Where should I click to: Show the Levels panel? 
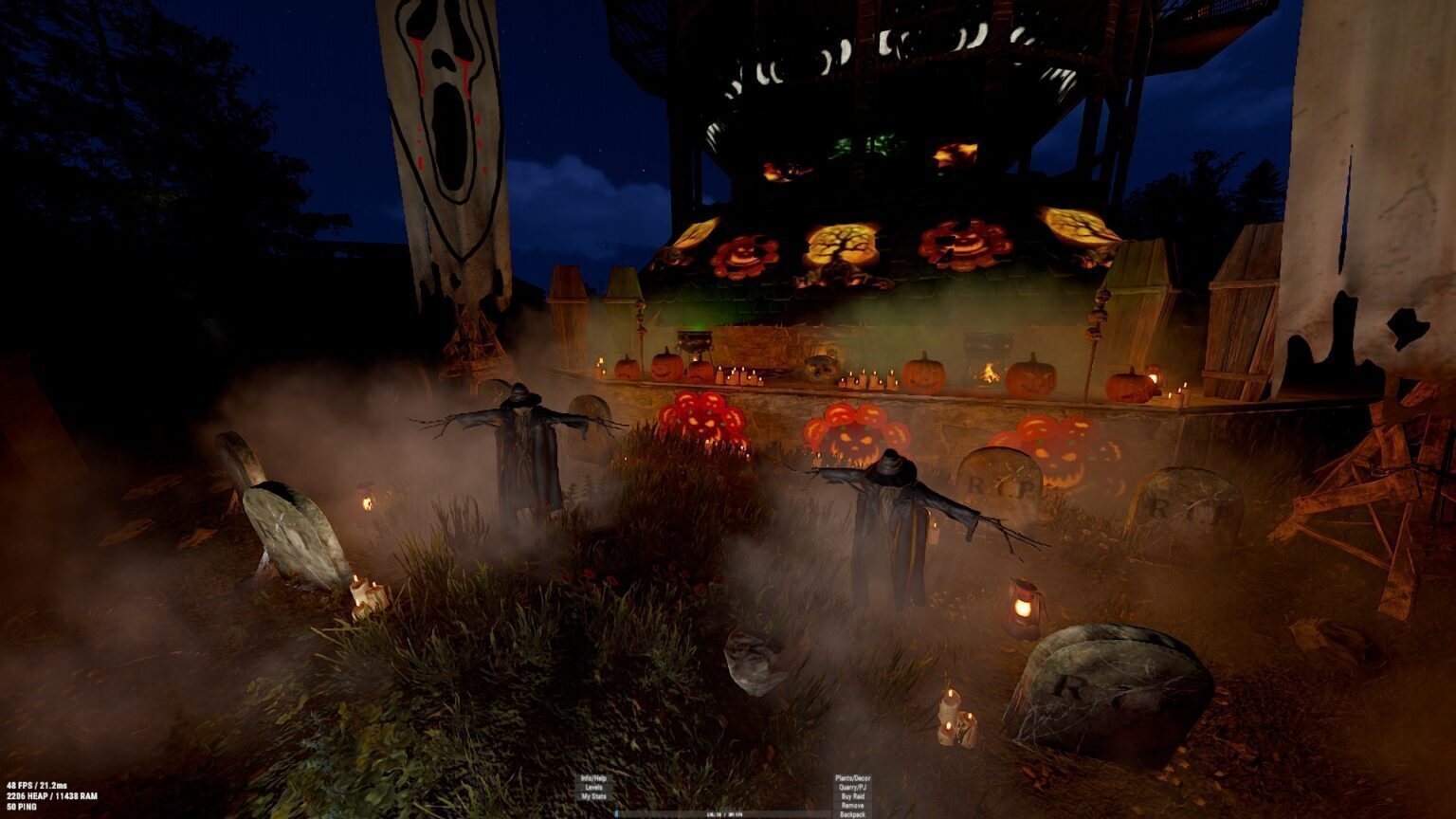593,788
